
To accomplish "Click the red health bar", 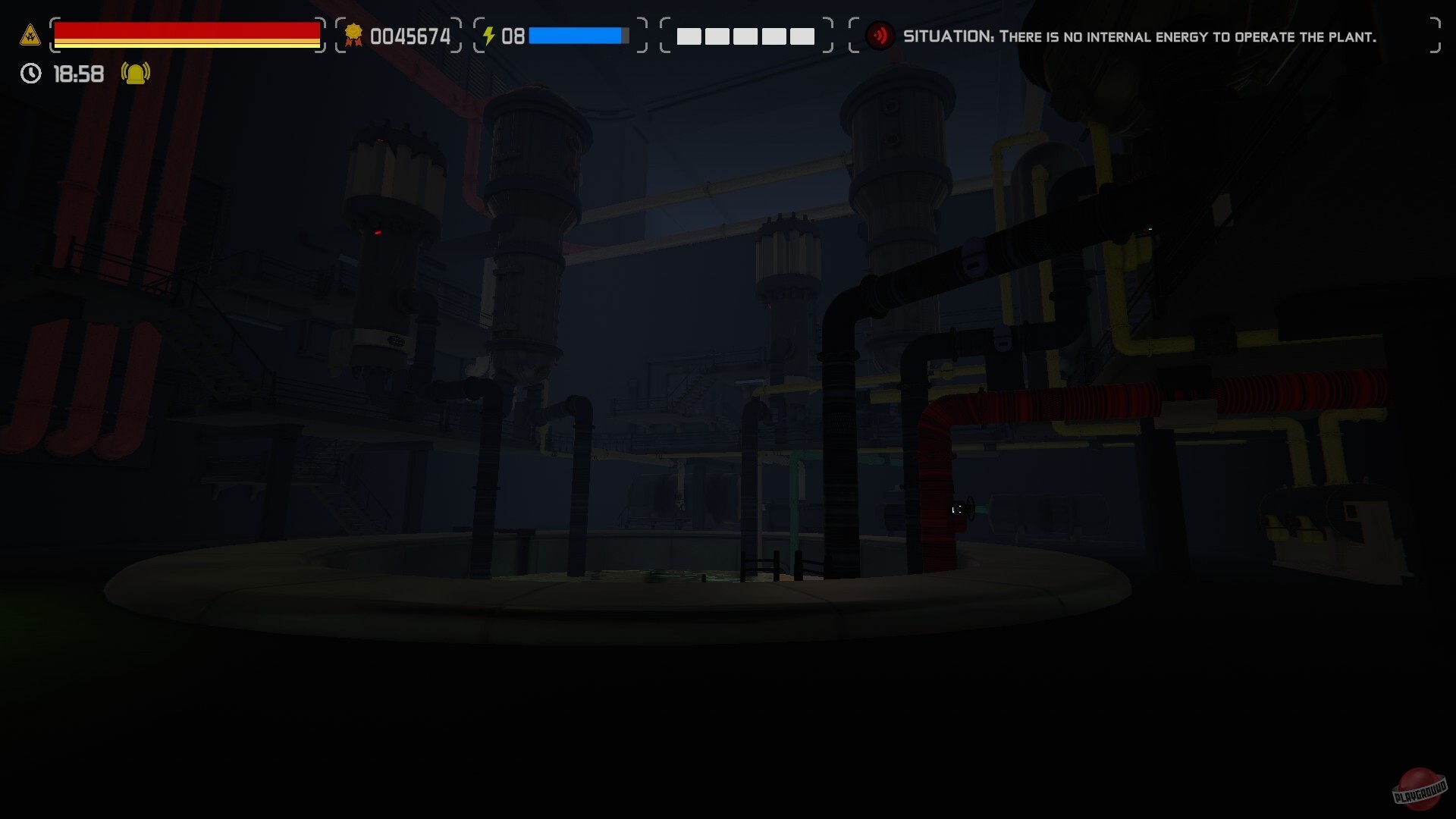I will point(186,30).
